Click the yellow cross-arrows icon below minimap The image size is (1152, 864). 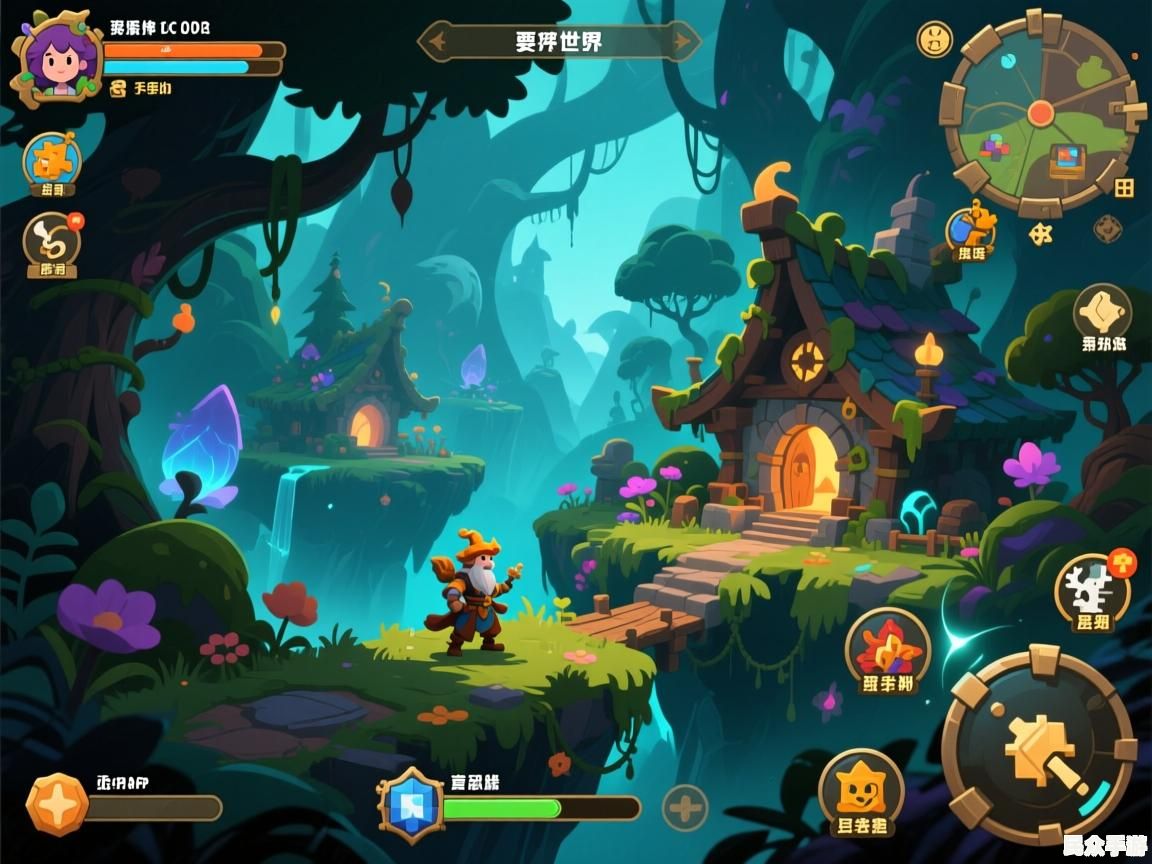(x=1041, y=234)
